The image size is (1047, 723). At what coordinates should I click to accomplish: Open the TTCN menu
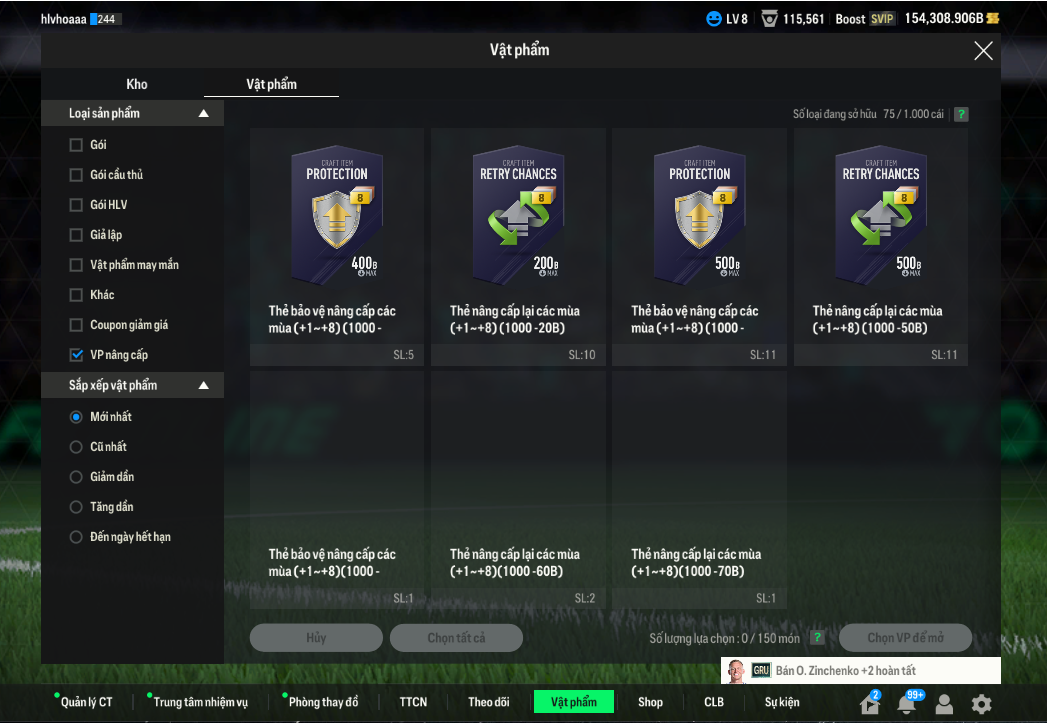tap(413, 702)
